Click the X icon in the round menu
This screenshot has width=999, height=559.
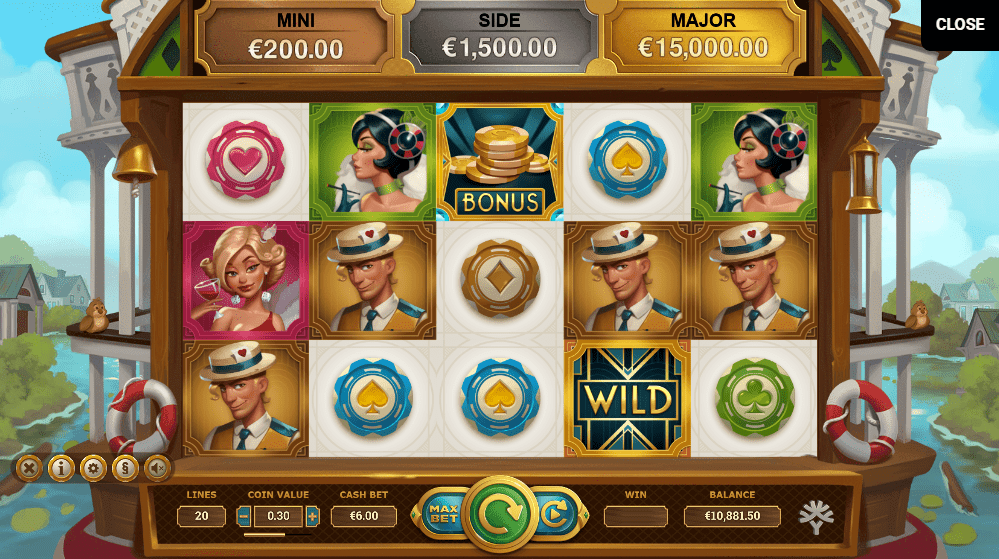[x=30, y=467]
